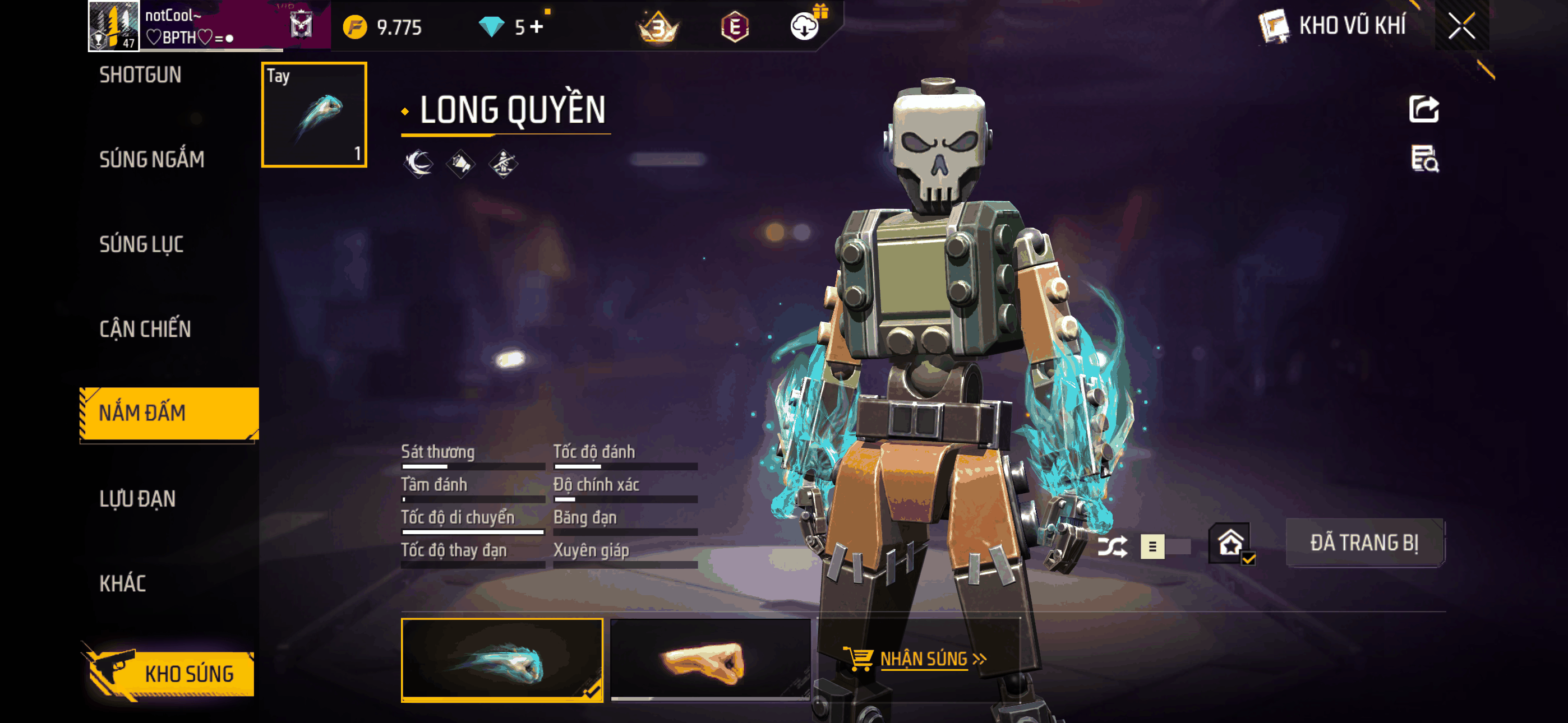This screenshot has width=1568, height=723.
Task: Choose the CẬN CHIẾN category
Action: pos(145,328)
